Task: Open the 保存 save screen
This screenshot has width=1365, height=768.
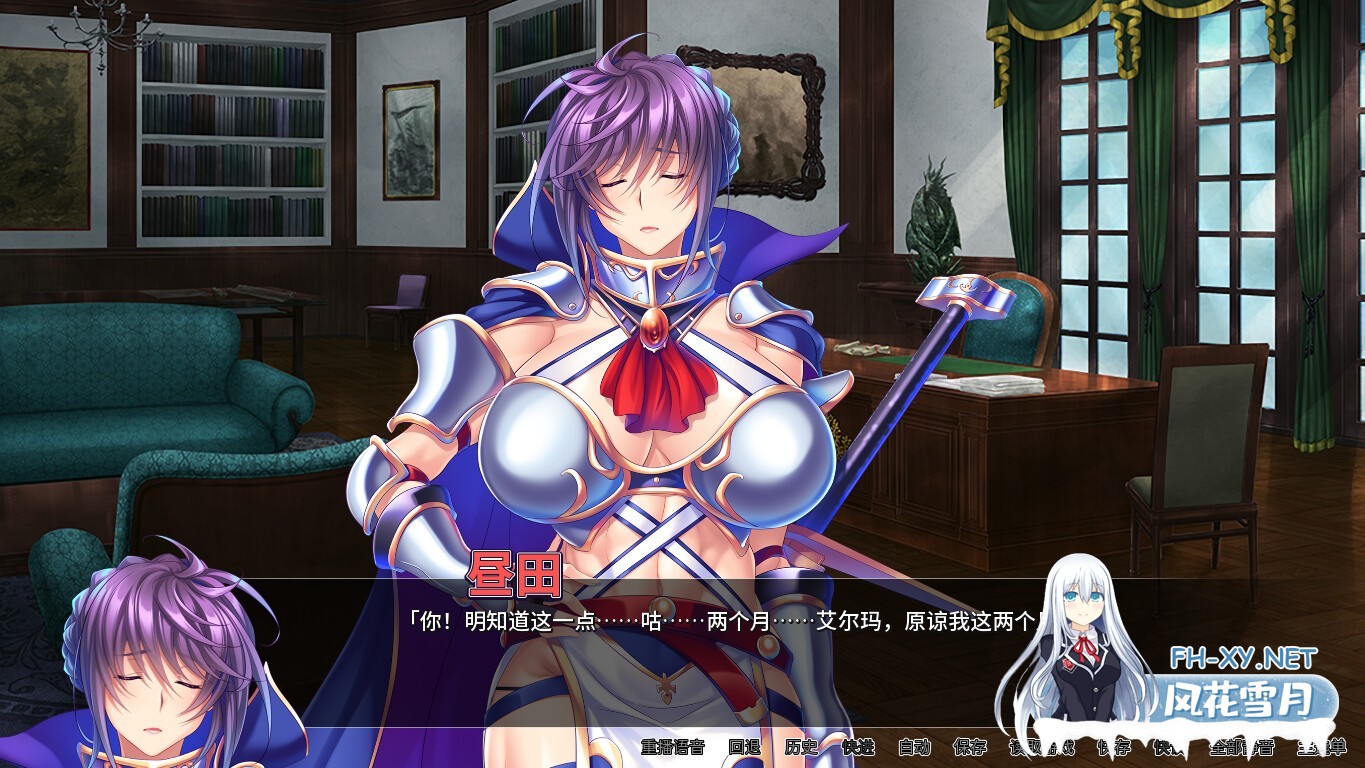Action: click(x=970, y=747)
